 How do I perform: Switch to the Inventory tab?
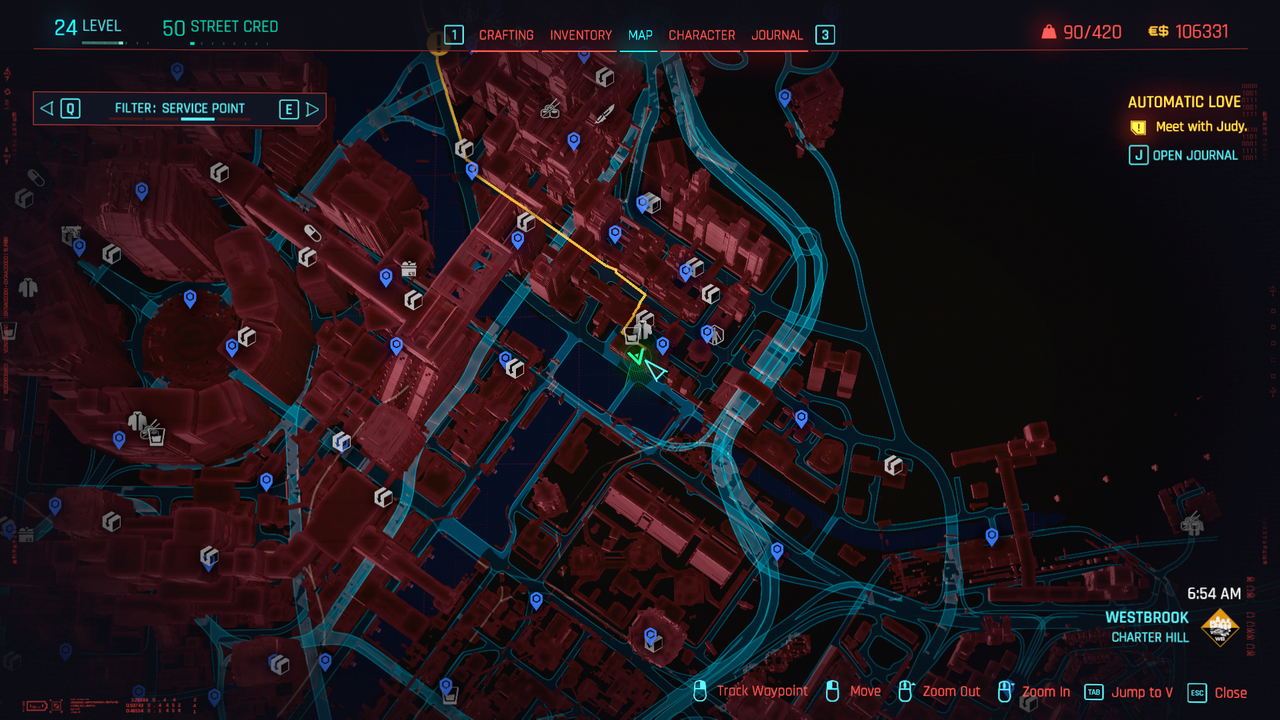coord(580,35)
